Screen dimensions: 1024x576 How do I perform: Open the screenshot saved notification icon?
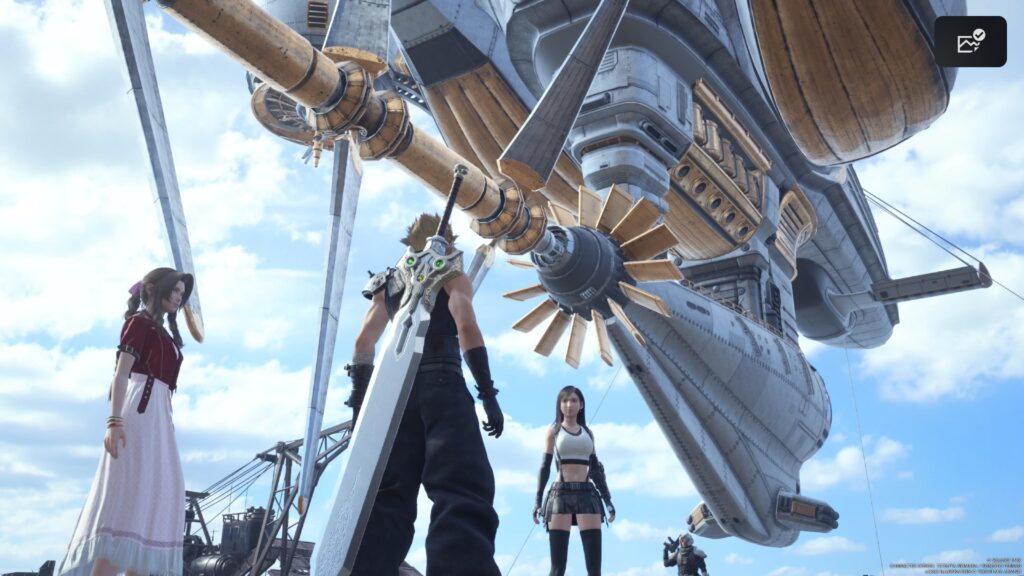pyautogui.click(x=970, y=41)
